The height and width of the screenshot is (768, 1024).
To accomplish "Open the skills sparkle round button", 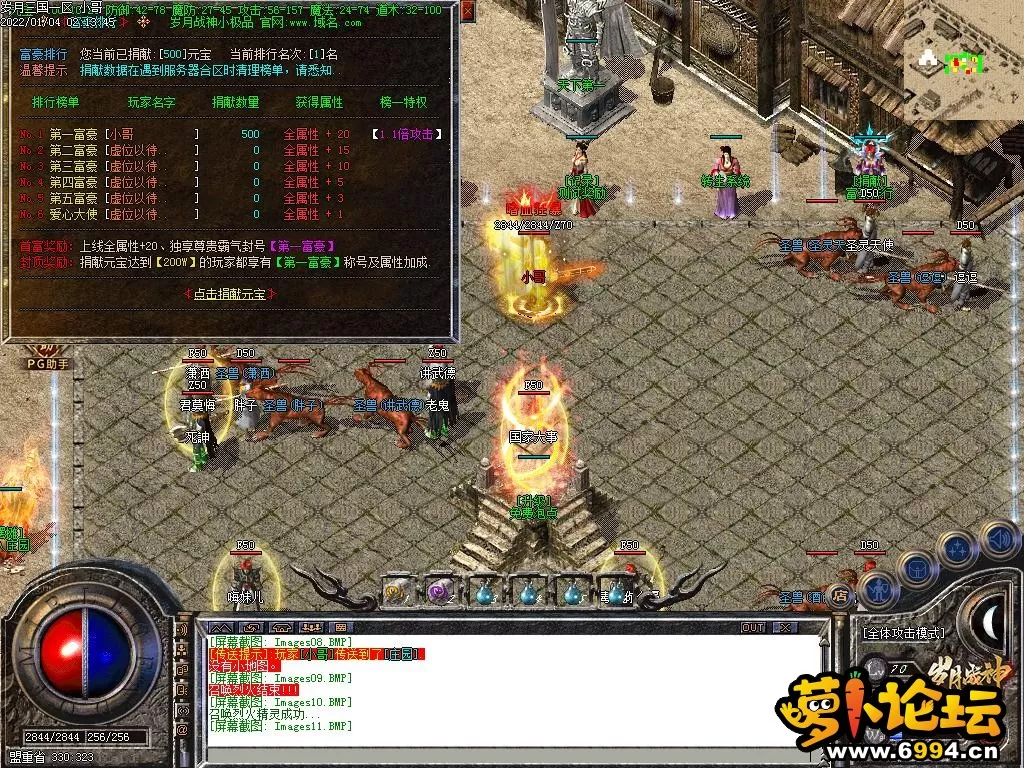I will (958, 548).
